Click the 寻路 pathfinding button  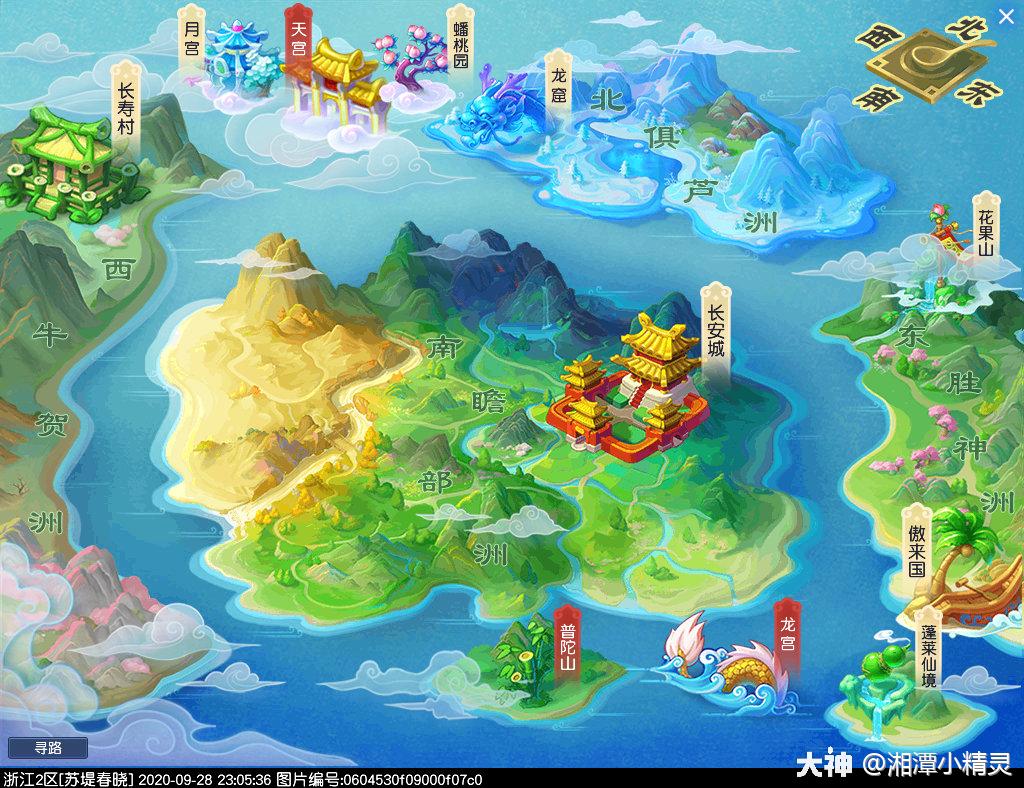tap(48, 747)
